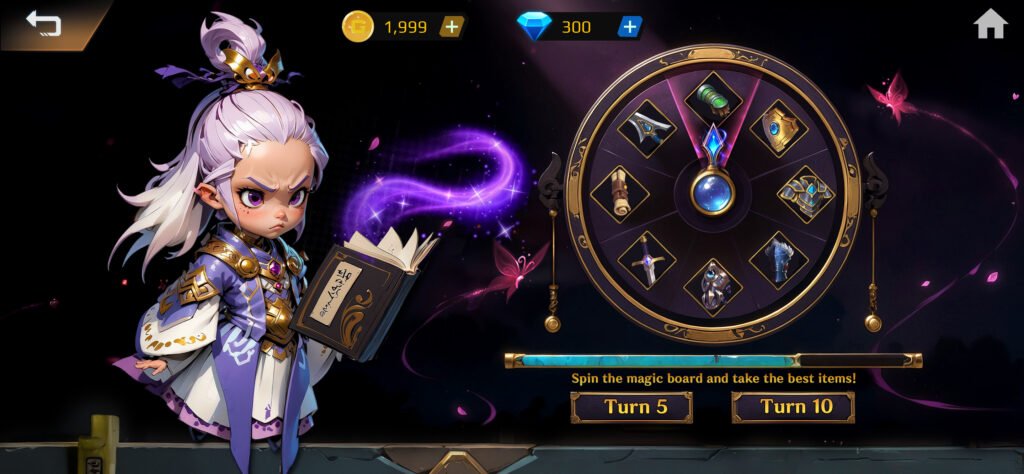Screen dimensions: 1024x474
Task: Select the parchment scroll prize
Action: tap(619, 193)
